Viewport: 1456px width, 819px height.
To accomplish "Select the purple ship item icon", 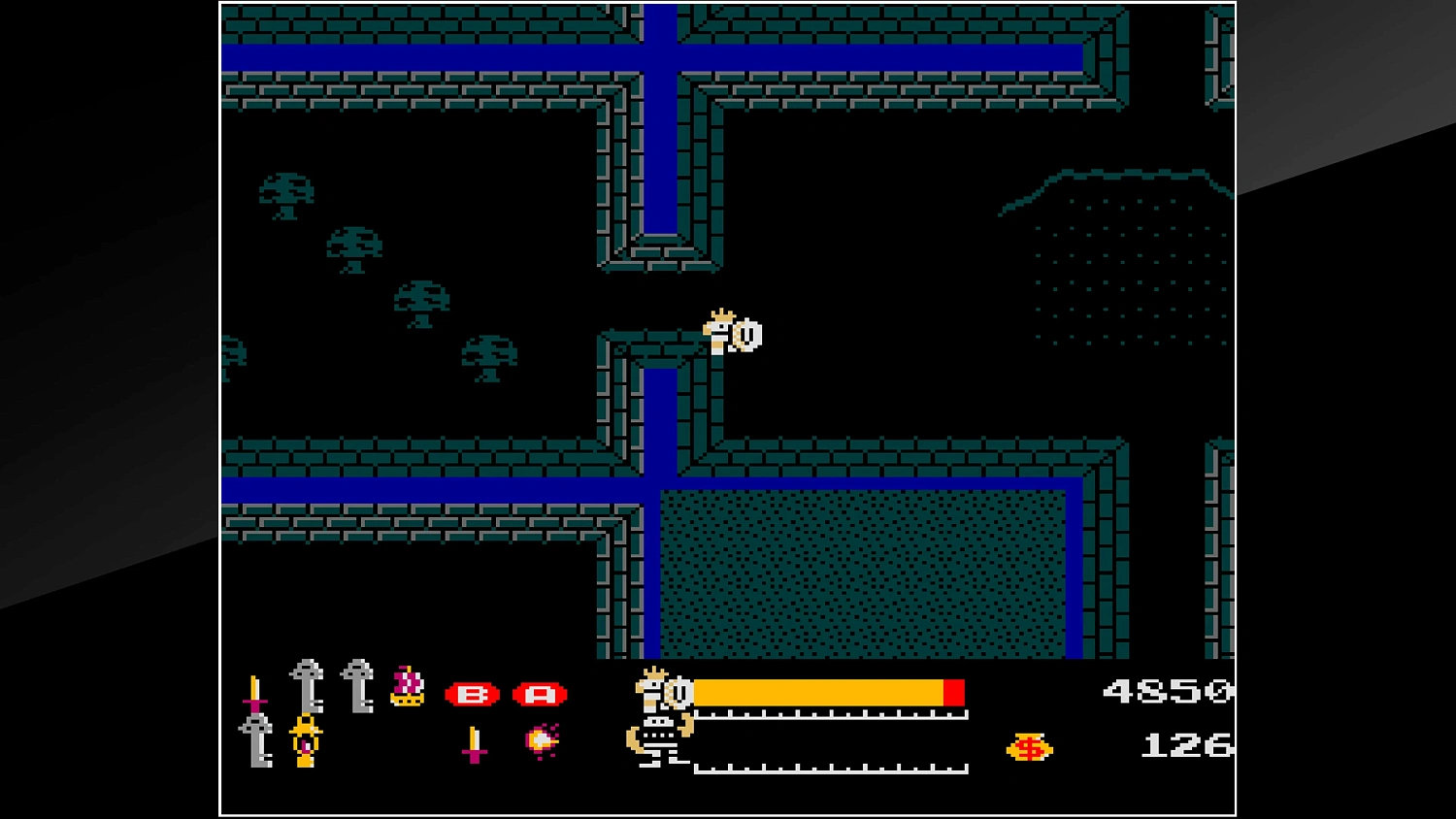I will pyautogui.click(x=409, y=686).
